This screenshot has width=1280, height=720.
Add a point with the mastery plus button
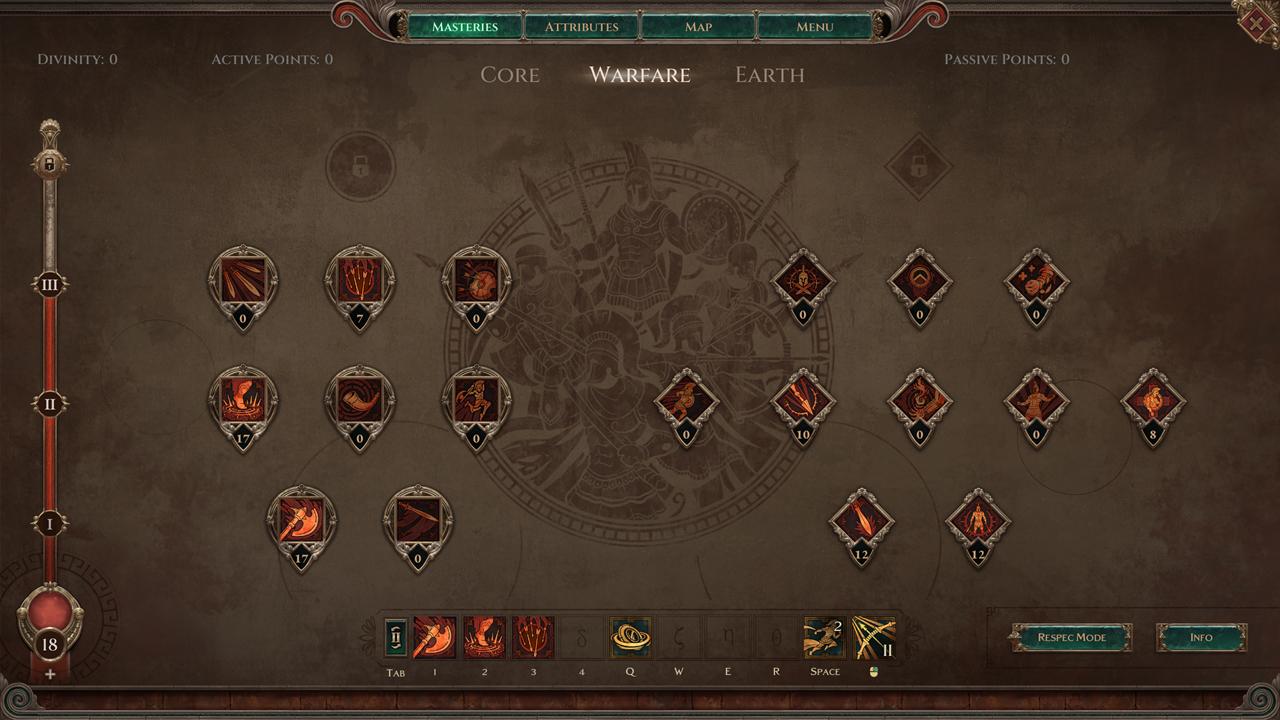click(50, 674)
